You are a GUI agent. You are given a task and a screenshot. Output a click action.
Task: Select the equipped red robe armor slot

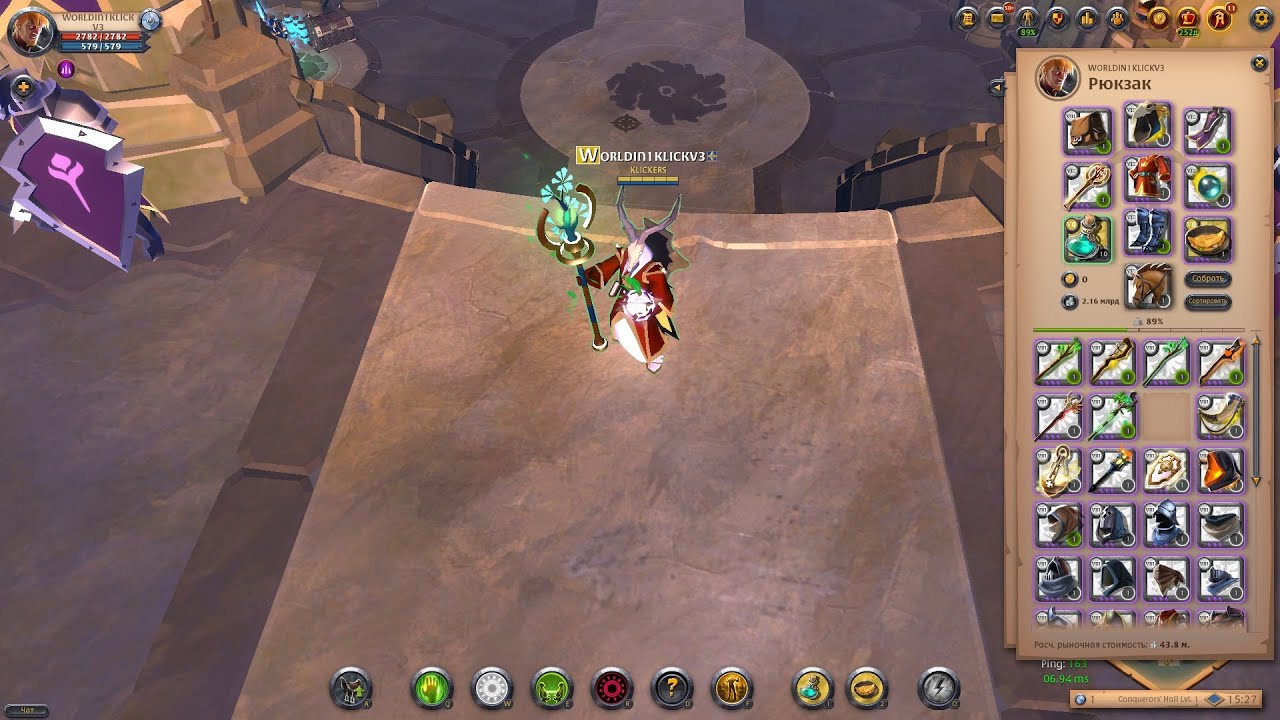tap(1148, 183)
